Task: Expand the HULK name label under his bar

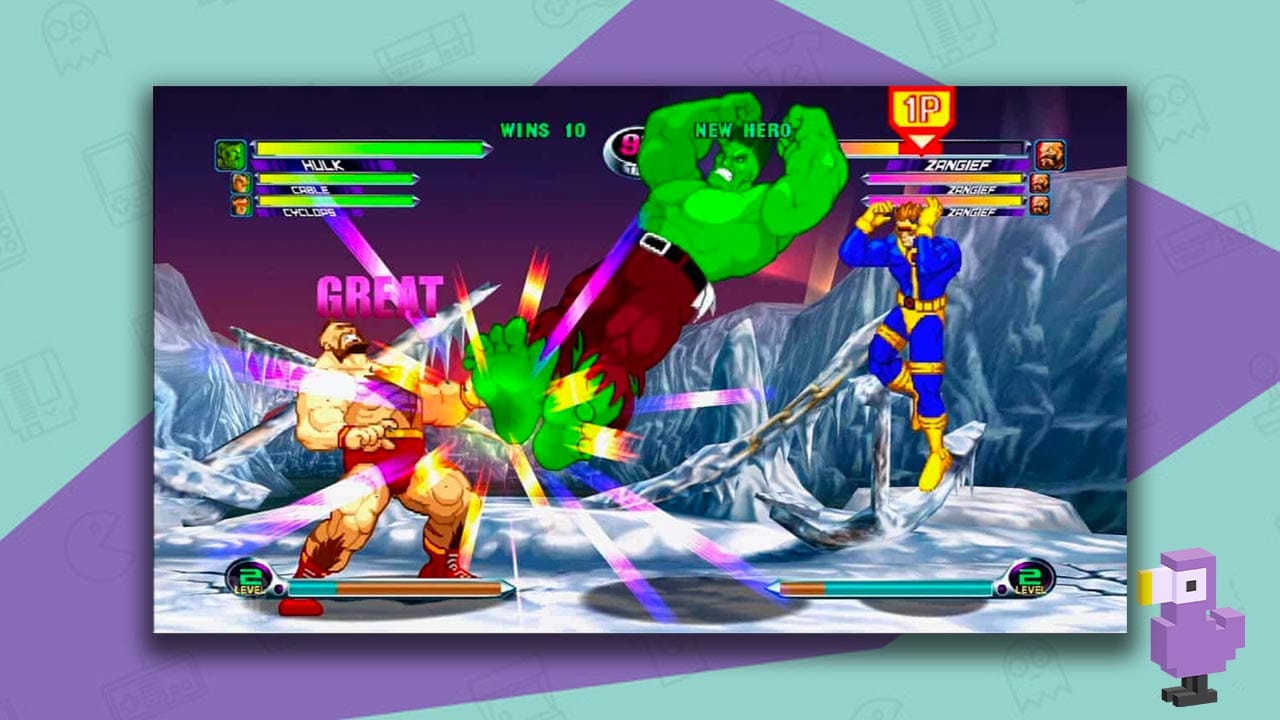Action: click(x=324, y=166)
